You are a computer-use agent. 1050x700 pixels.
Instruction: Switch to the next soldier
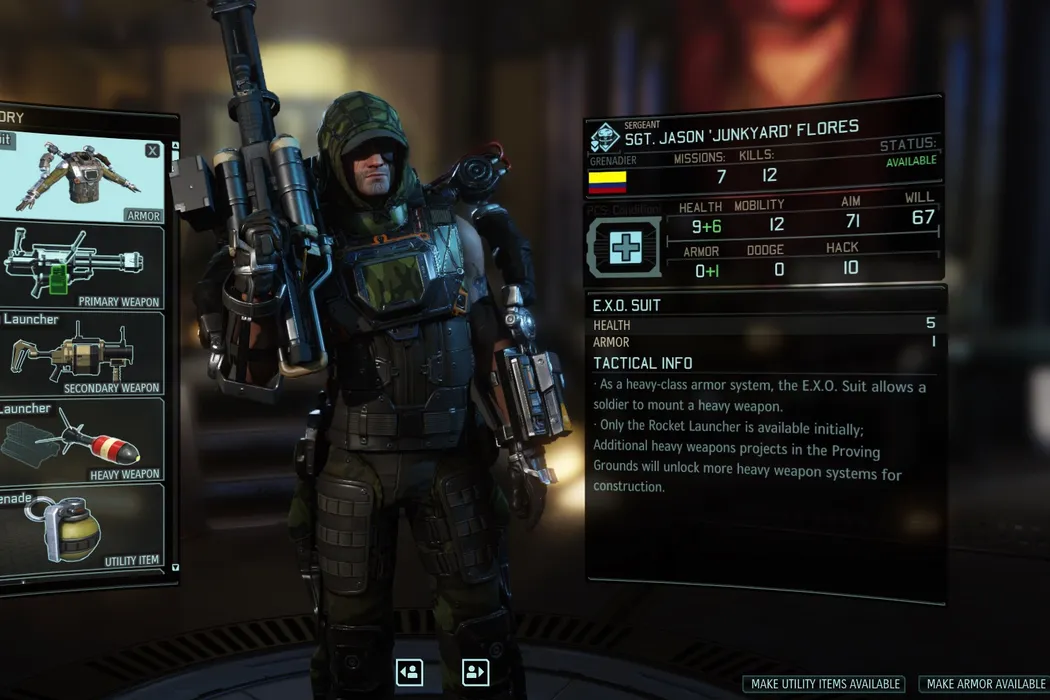coord(476,671)
